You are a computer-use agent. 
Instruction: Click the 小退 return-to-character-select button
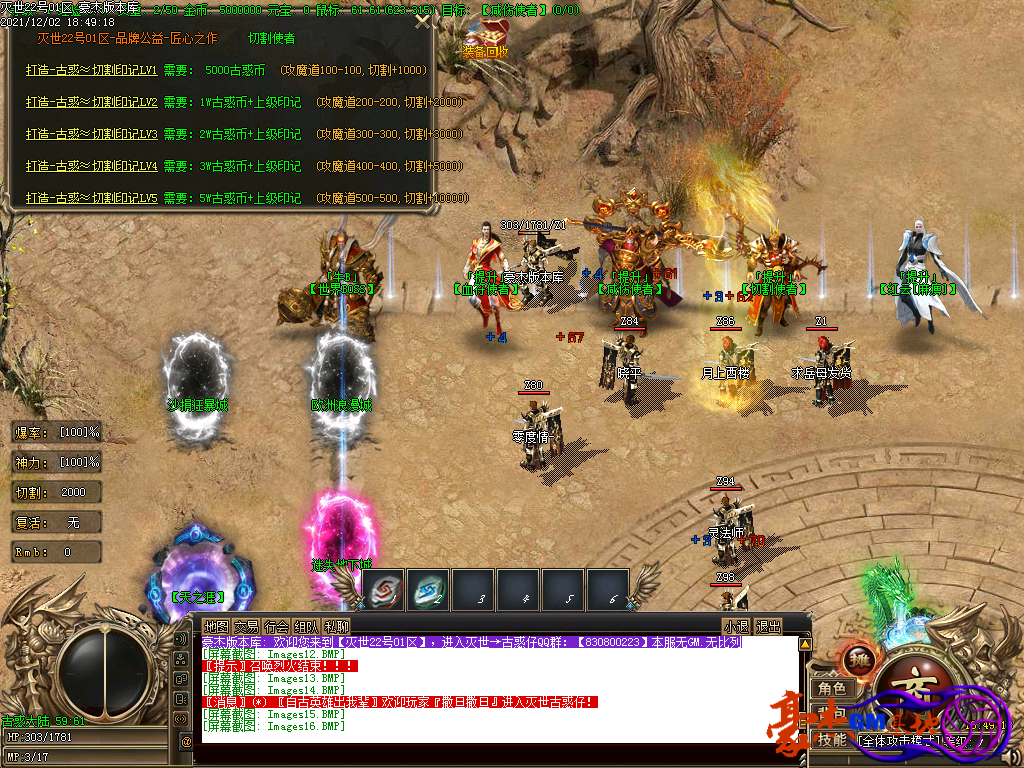tap(737, 626)
